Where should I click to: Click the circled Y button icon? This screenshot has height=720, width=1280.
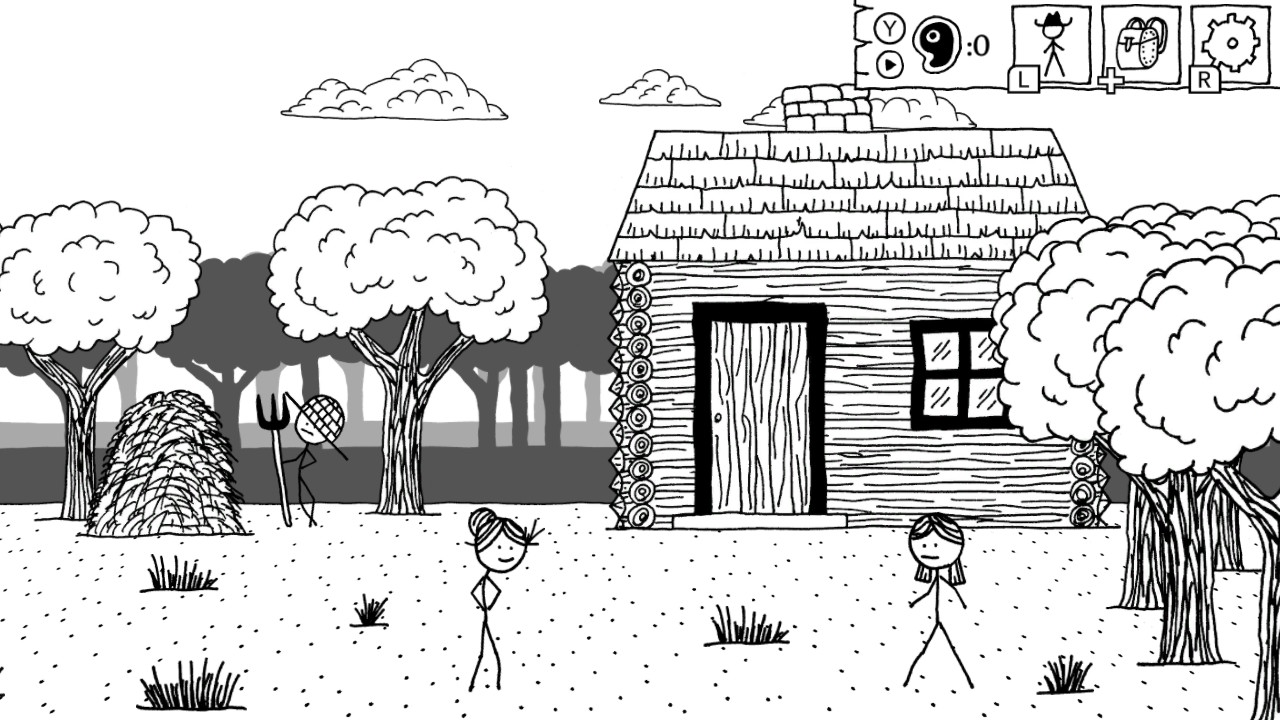pos(888,28)
